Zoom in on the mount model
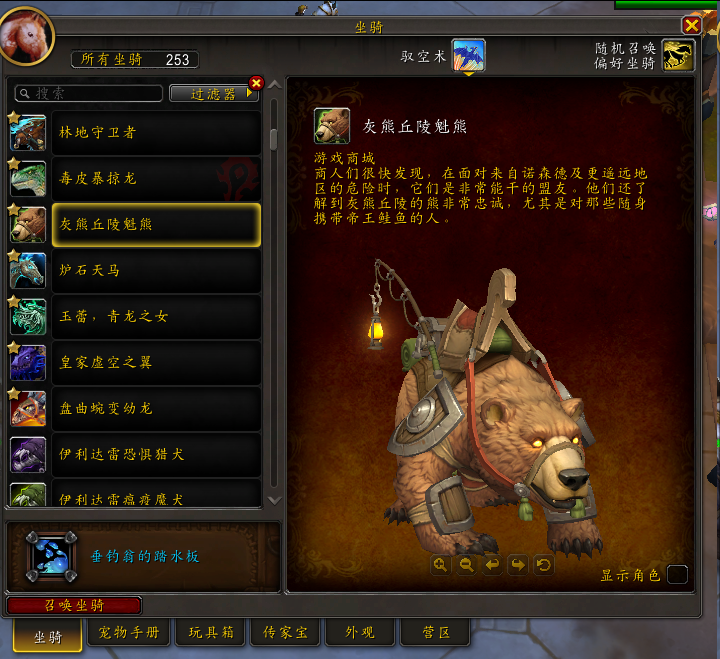This screenshot has height=659, width=720. 440,565
